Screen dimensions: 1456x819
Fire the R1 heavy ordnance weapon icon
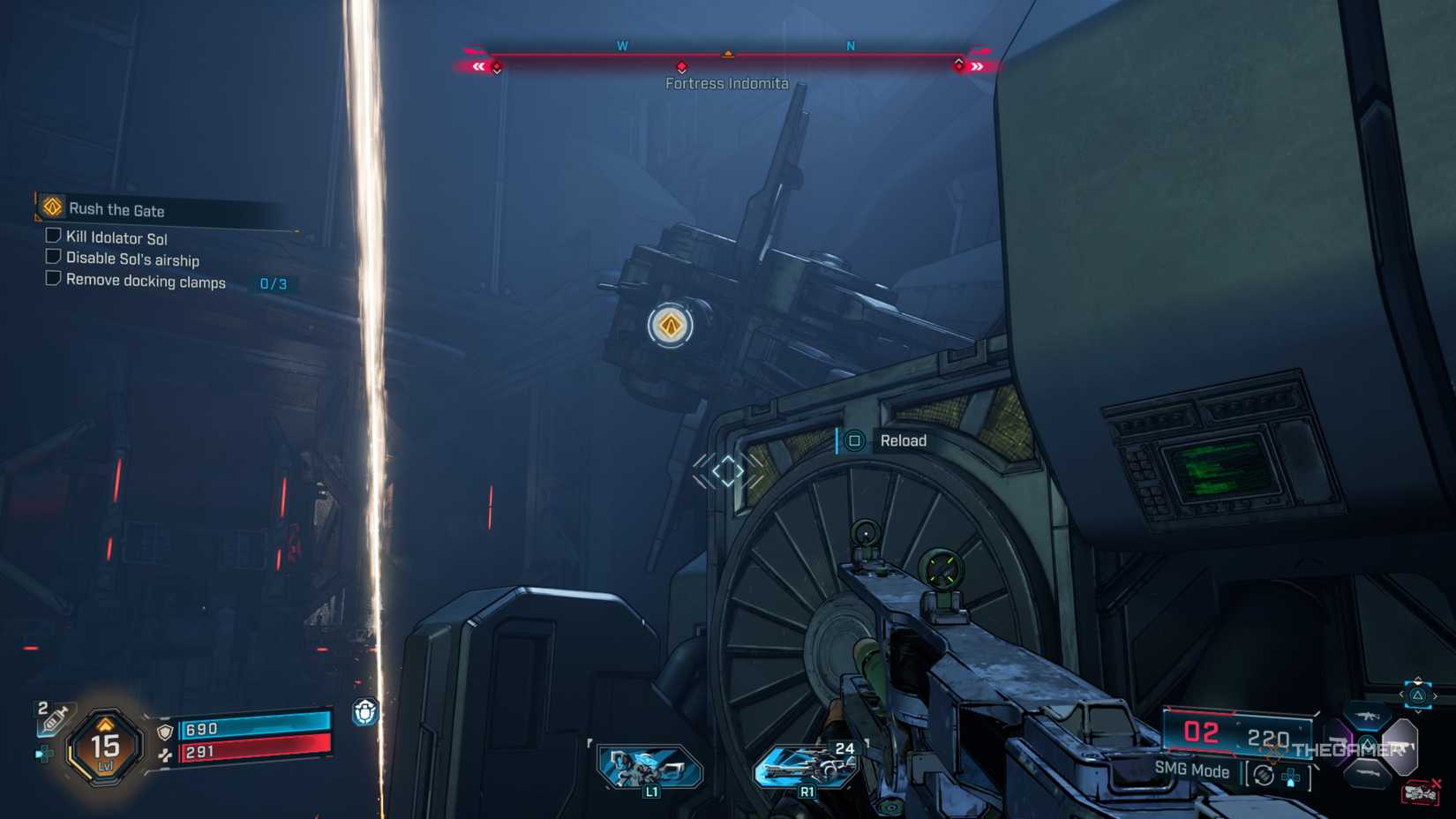807,766
